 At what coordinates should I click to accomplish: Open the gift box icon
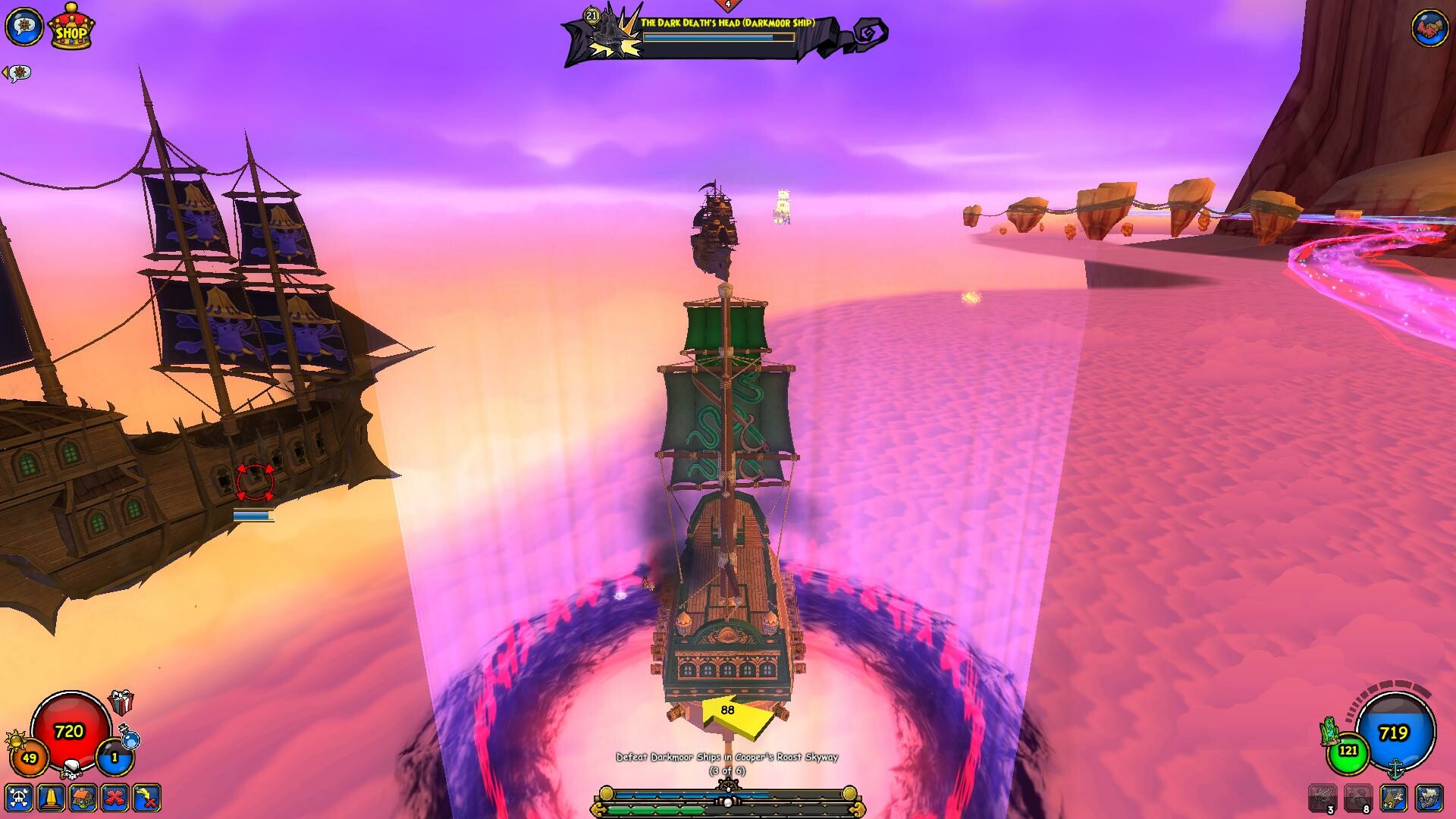pos(121,702)
